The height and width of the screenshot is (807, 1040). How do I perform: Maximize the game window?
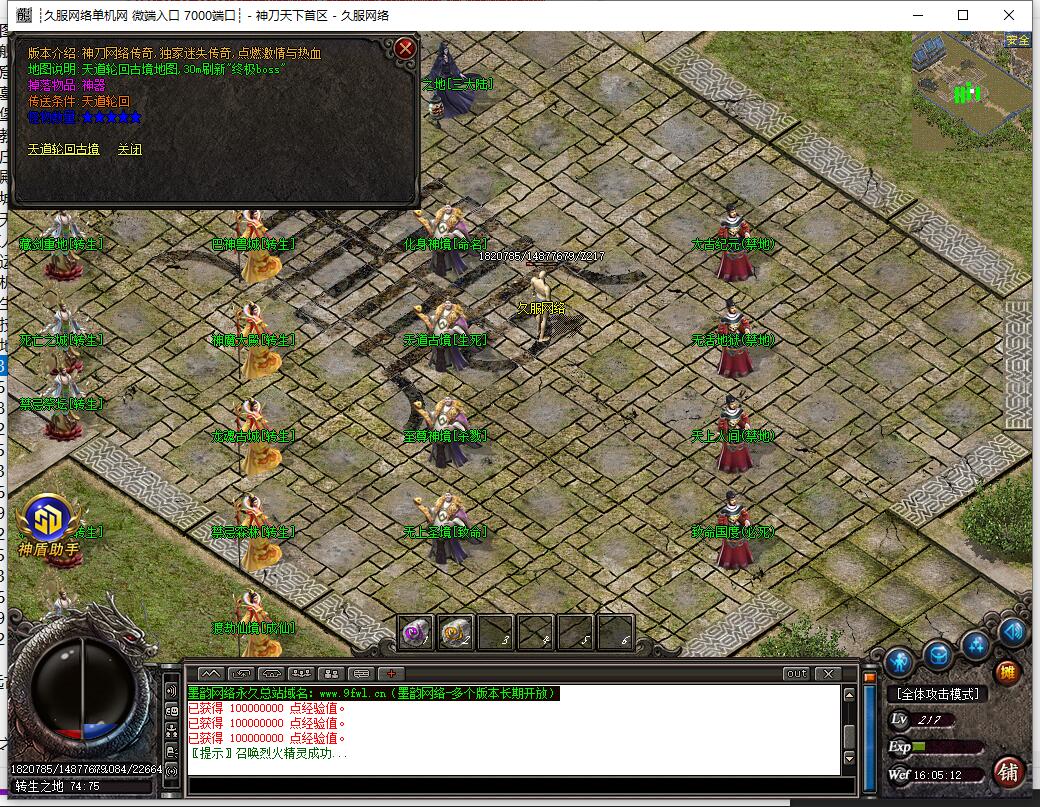click(x=963, y=15)
